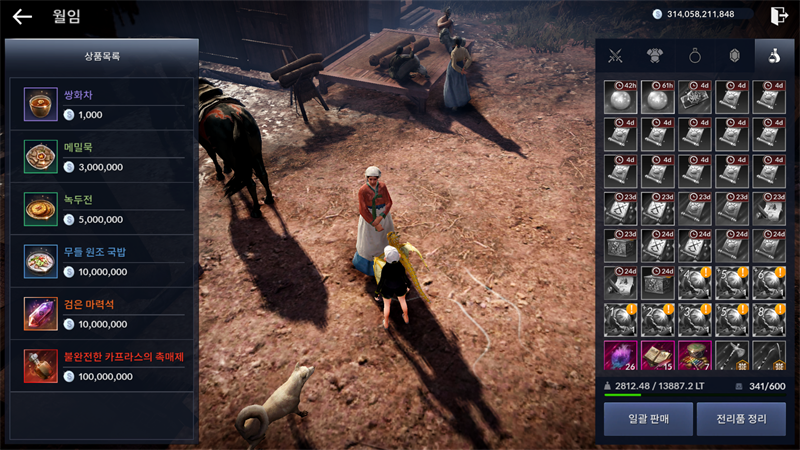Show the ring accessories tab
The height and width of the screenshot is (450, 800).
pyautogui.click(x=694, y=57)
